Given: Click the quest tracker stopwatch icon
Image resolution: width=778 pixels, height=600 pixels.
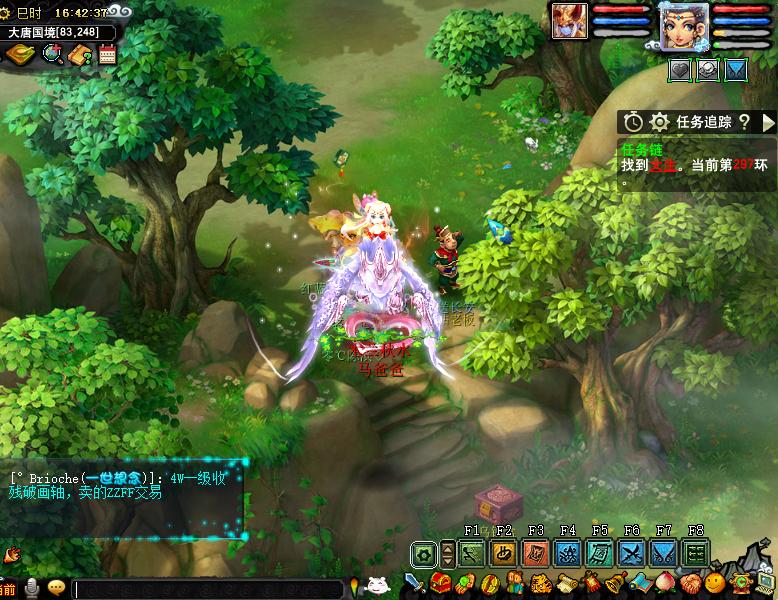Looking at the screenshot, I should tap(633, 122).
